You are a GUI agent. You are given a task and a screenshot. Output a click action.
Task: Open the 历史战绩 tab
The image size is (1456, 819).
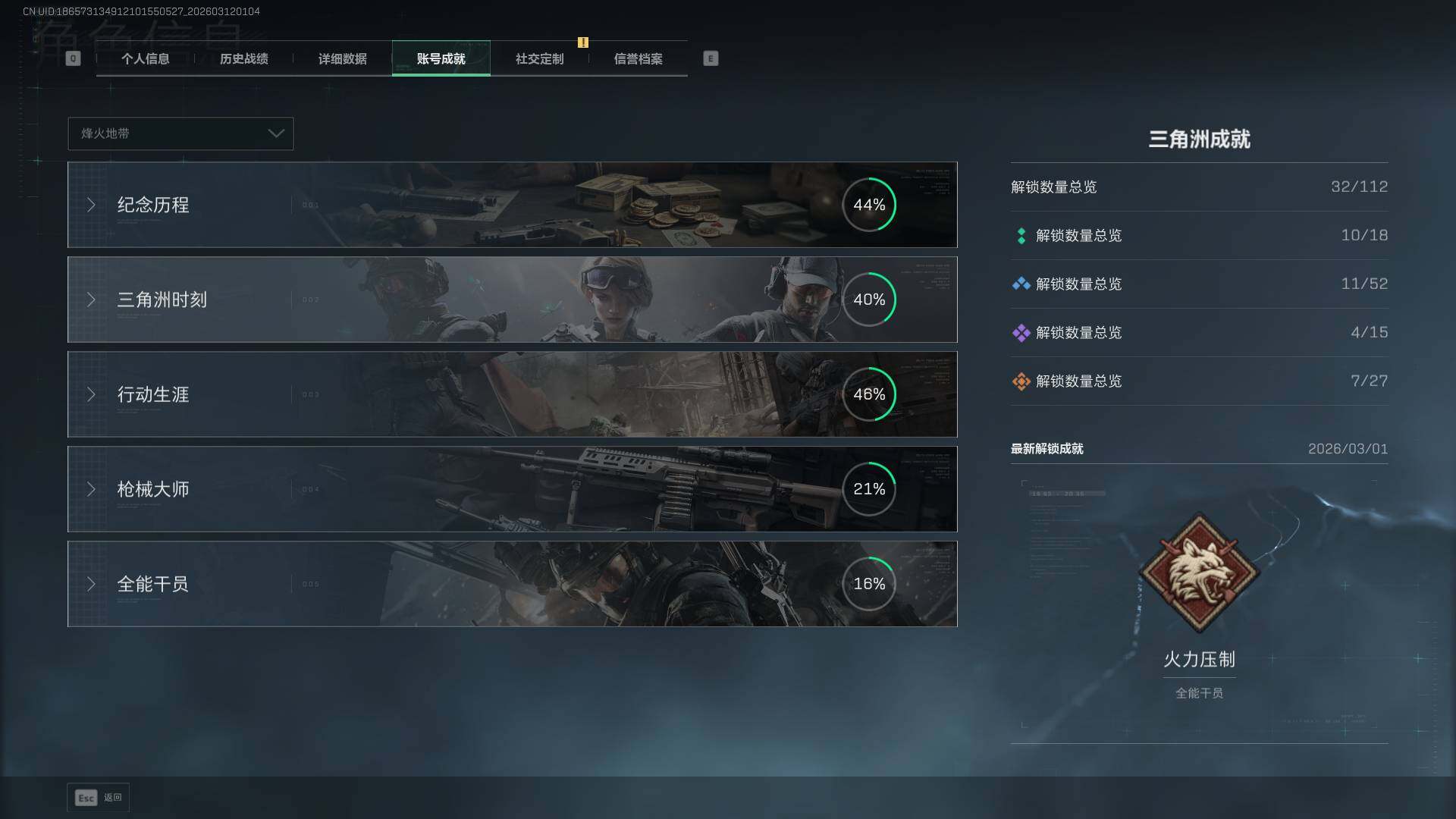(x=243, y=59)
